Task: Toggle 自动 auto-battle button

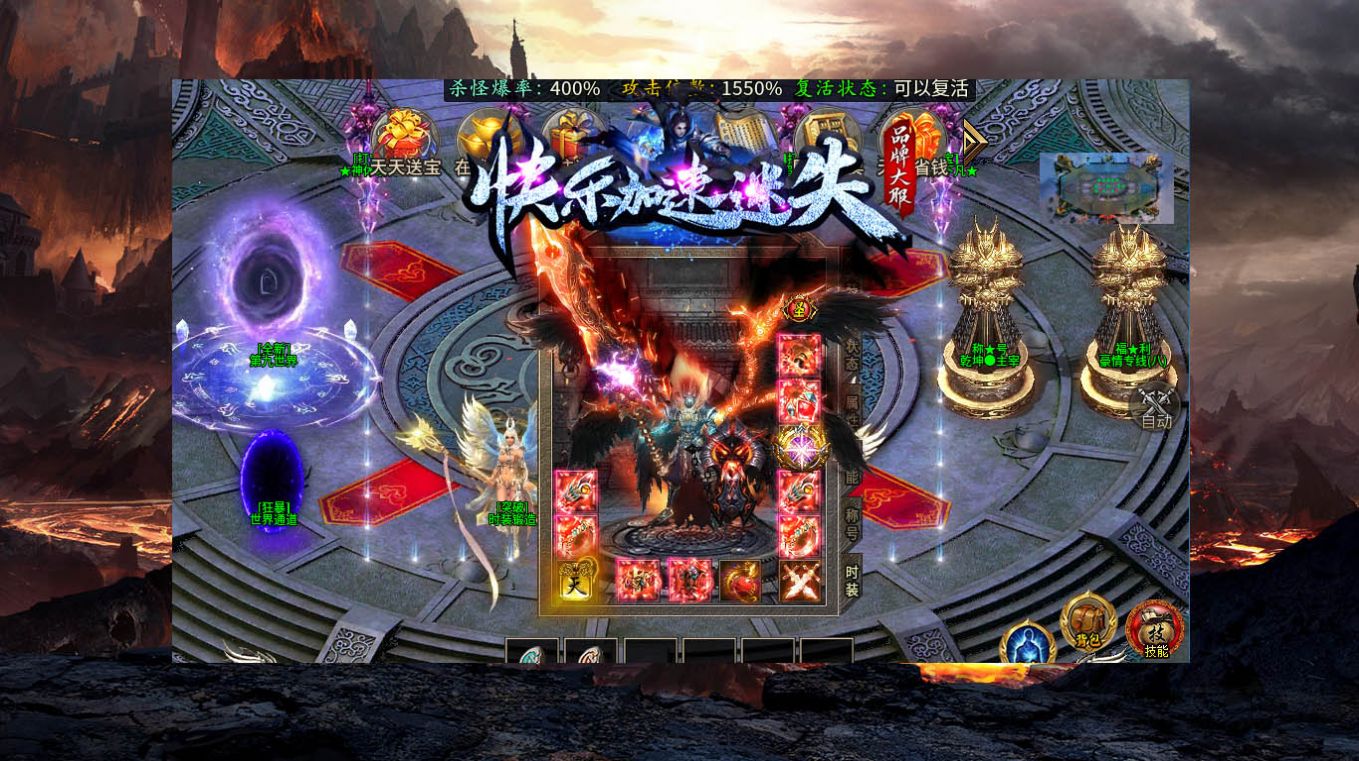Action: coord(1155,407)
